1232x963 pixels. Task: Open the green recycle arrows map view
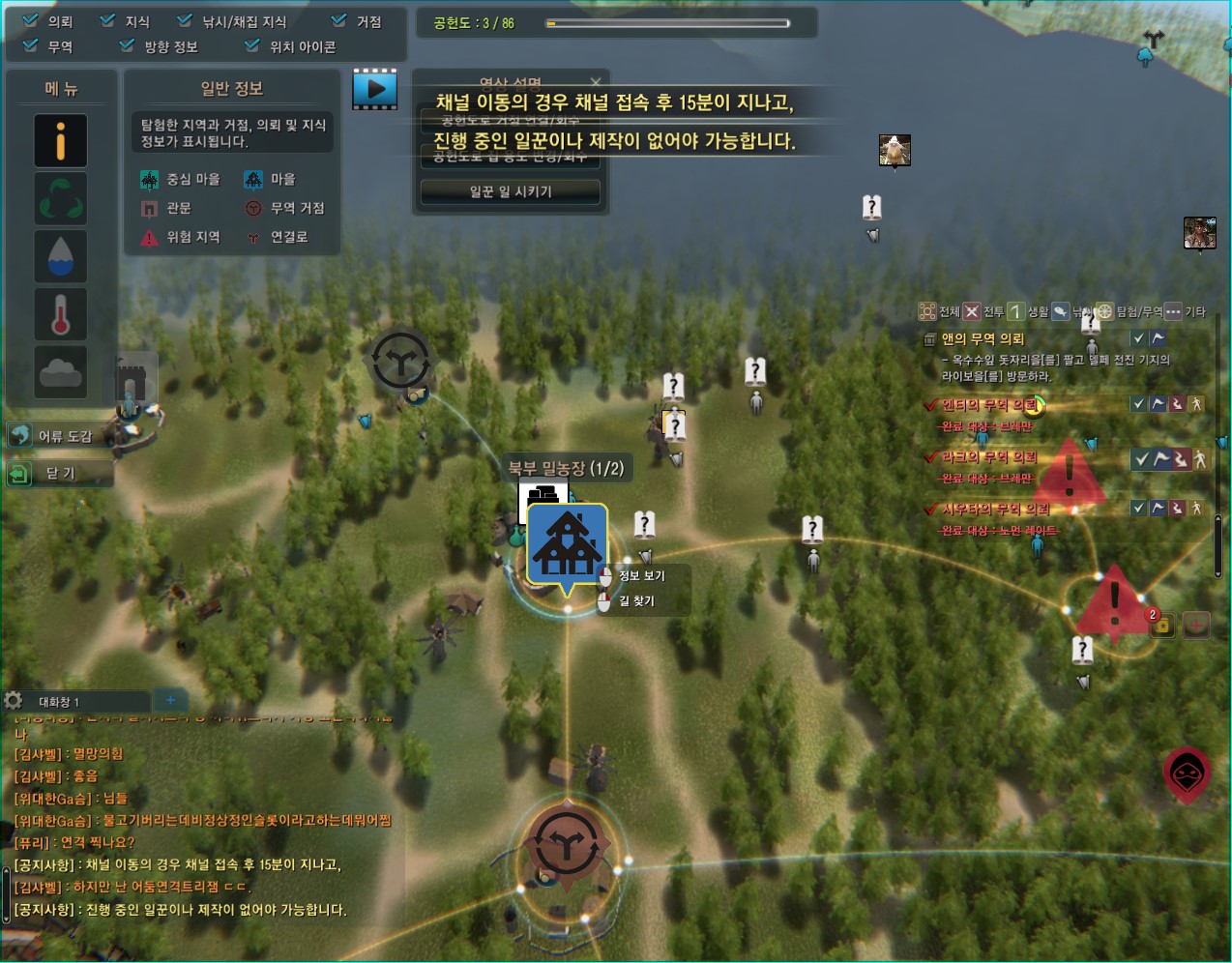(x=61, y=198)
